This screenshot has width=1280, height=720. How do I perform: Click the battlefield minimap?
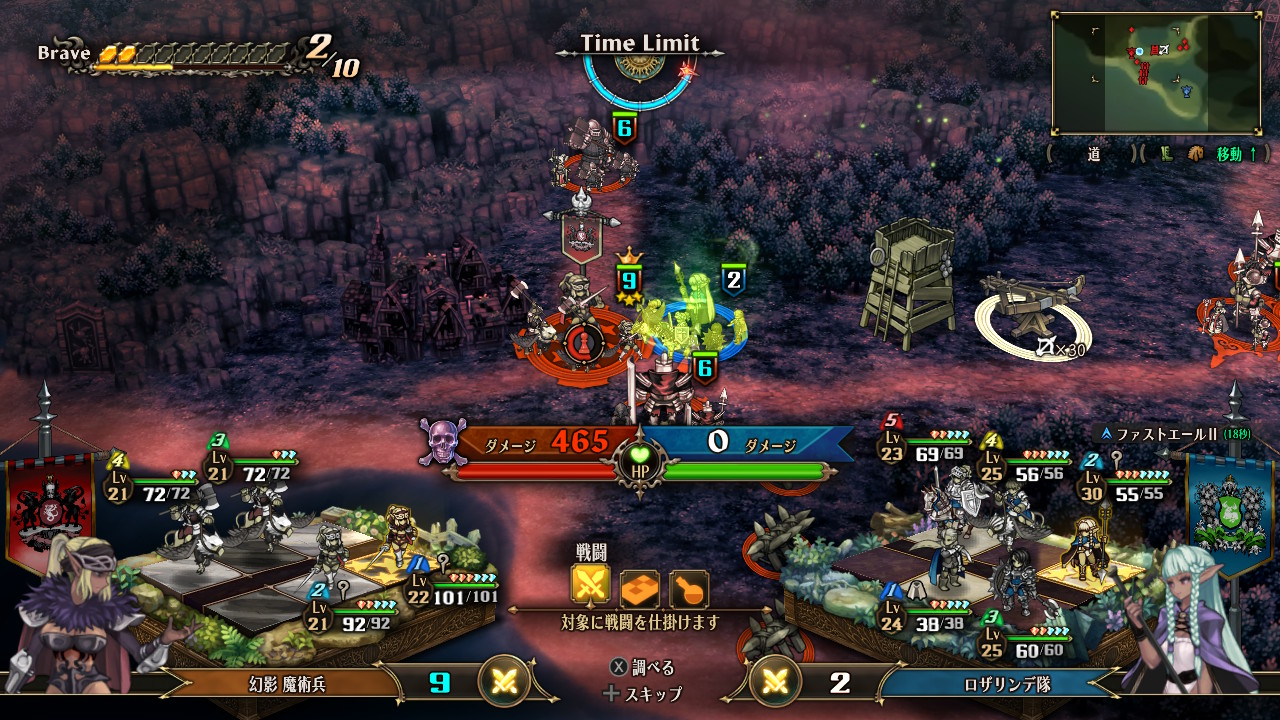point(1155,73)
